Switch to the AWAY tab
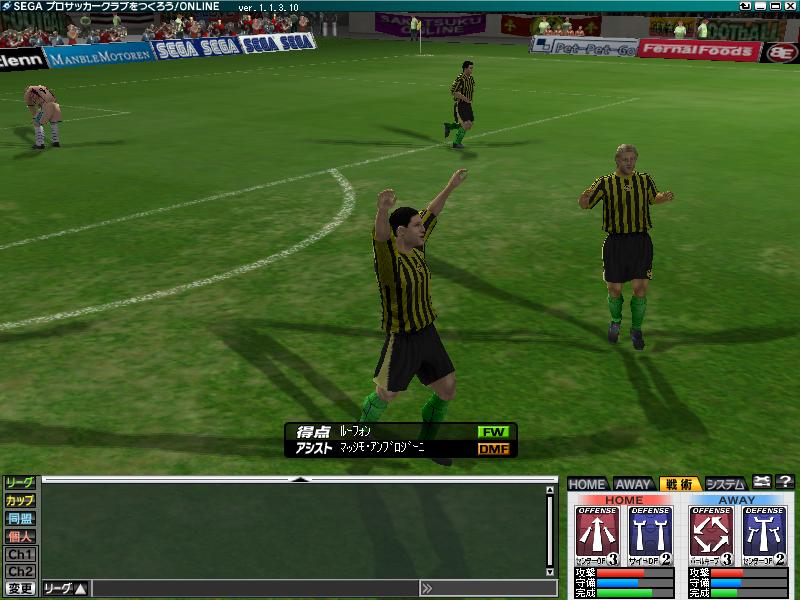The width and height of the screenshot is (800, 600). pyautogui.click(x=632, y=484)
